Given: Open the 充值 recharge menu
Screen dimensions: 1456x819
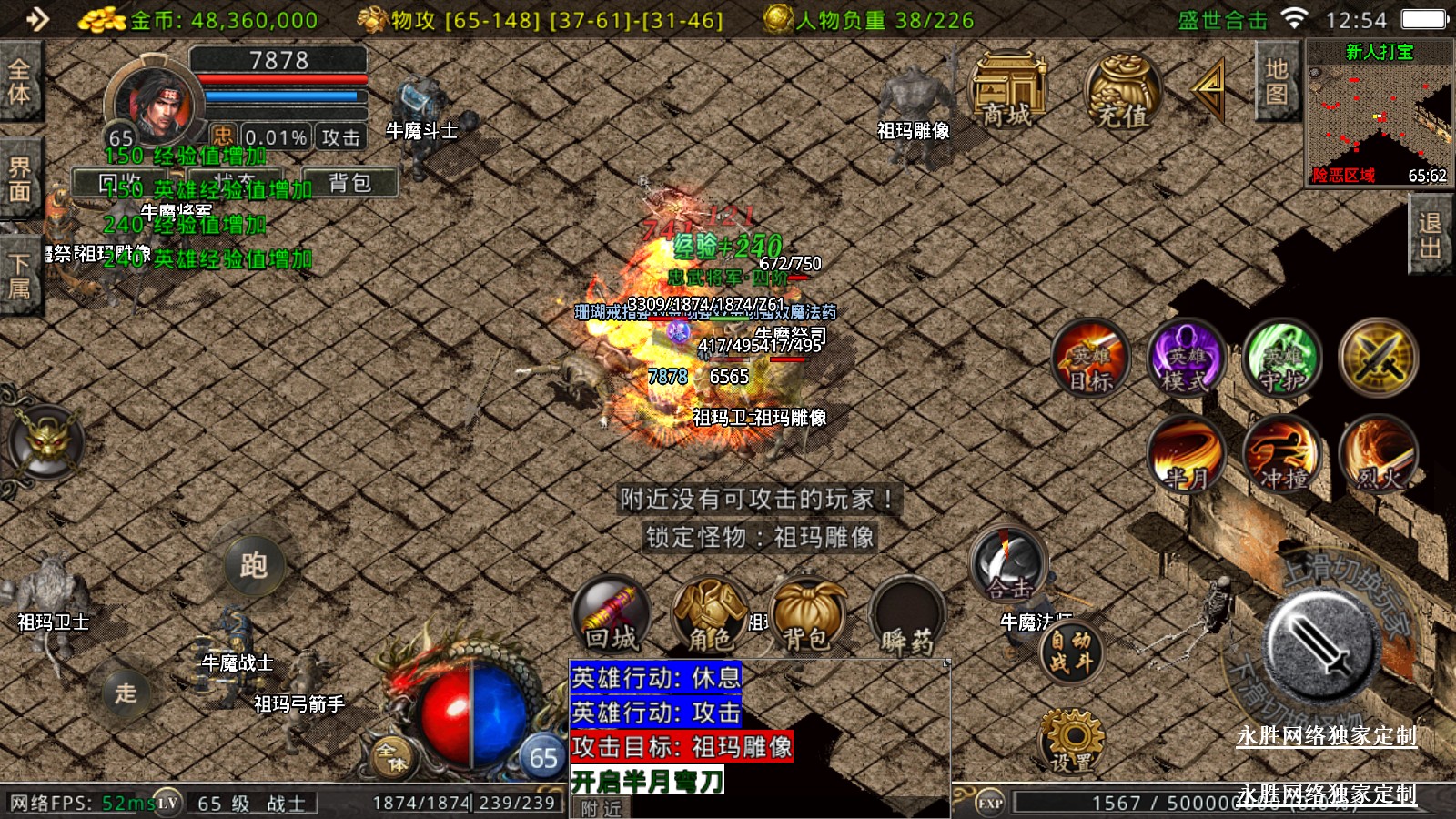Looking at the screenshot, I should click(x=1122, y=91).
